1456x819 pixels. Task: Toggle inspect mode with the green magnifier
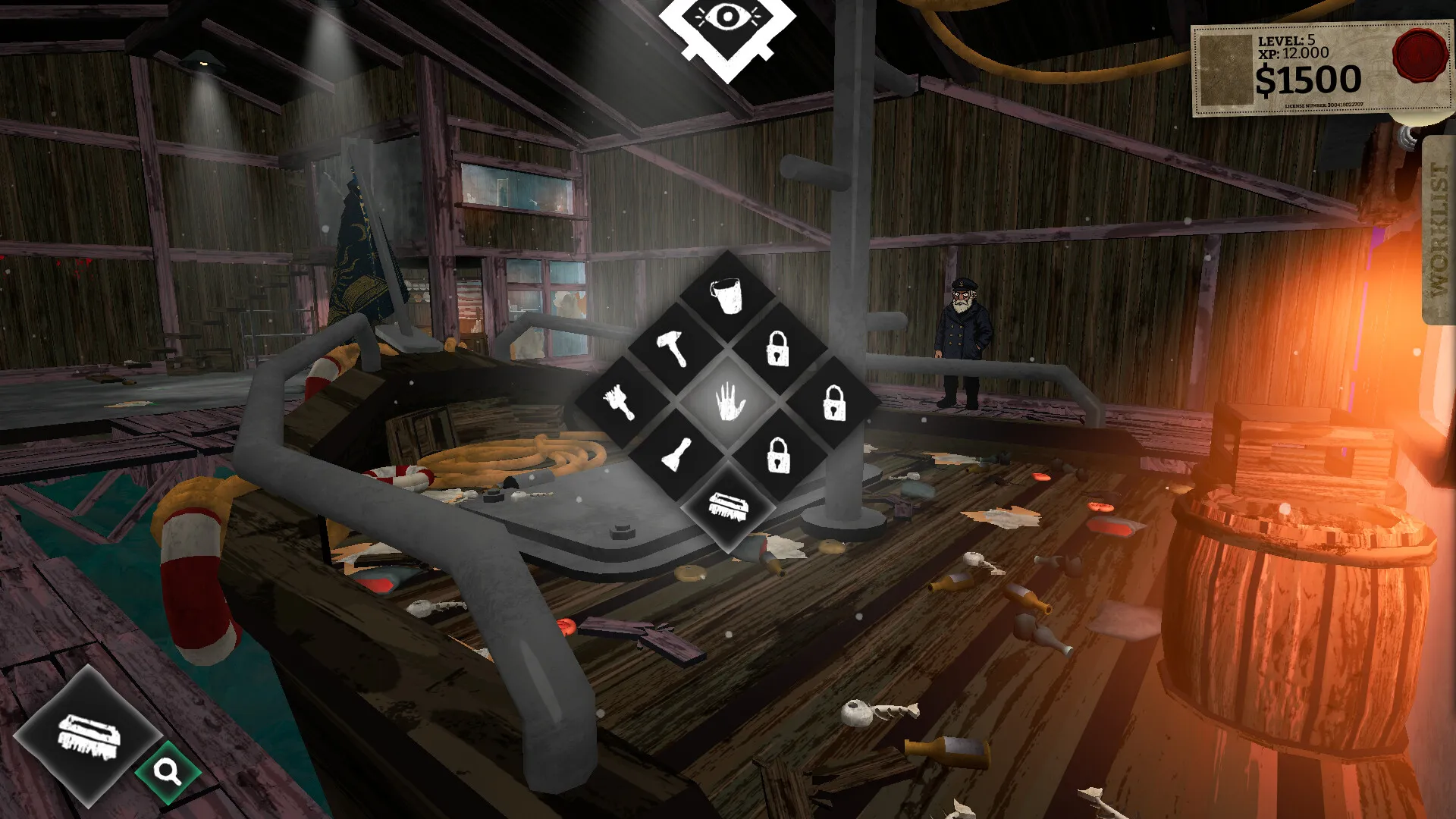coord(168,770)
